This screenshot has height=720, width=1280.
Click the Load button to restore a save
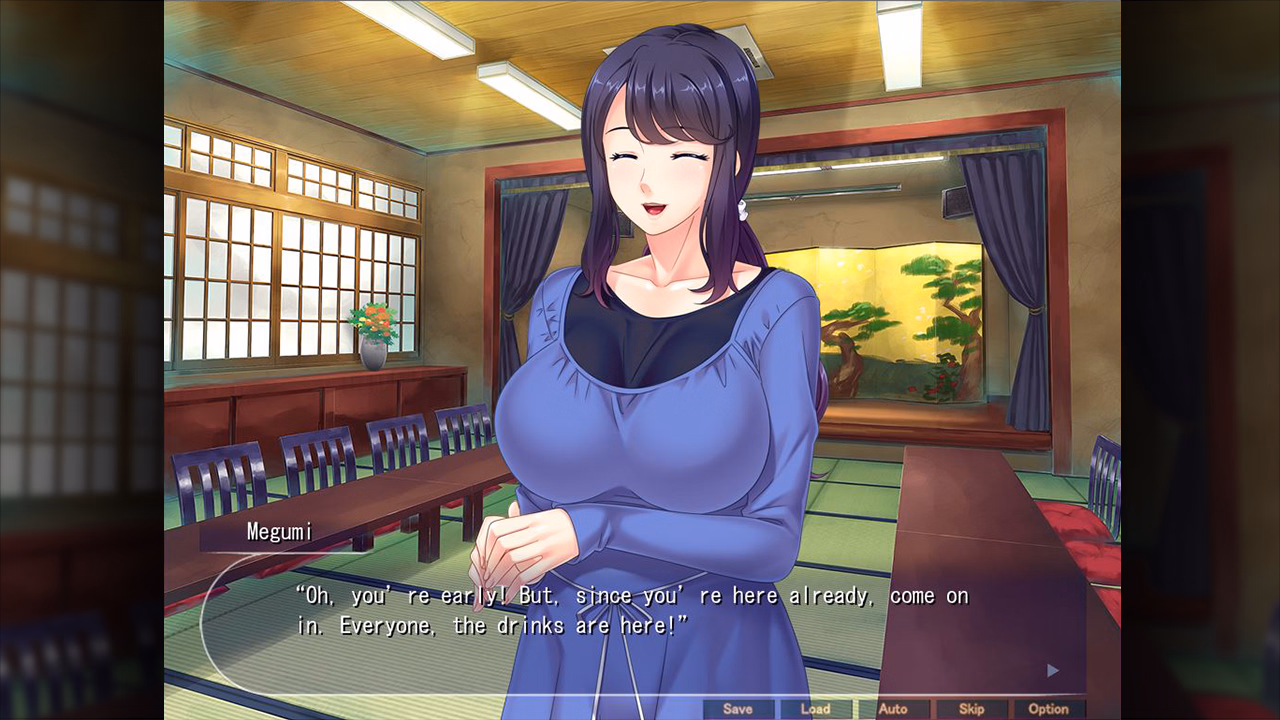815,708
